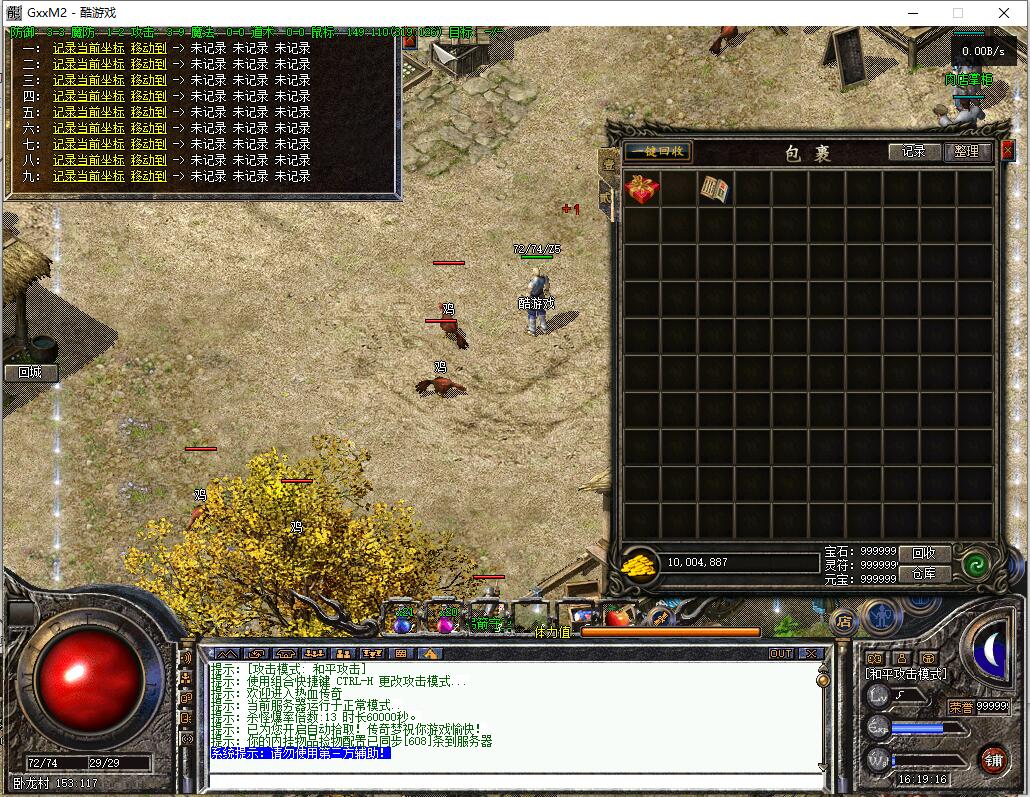Sort the bag with the 整理 button
This screenshot has height=797, width=1030.
click(x=967, y=152)
